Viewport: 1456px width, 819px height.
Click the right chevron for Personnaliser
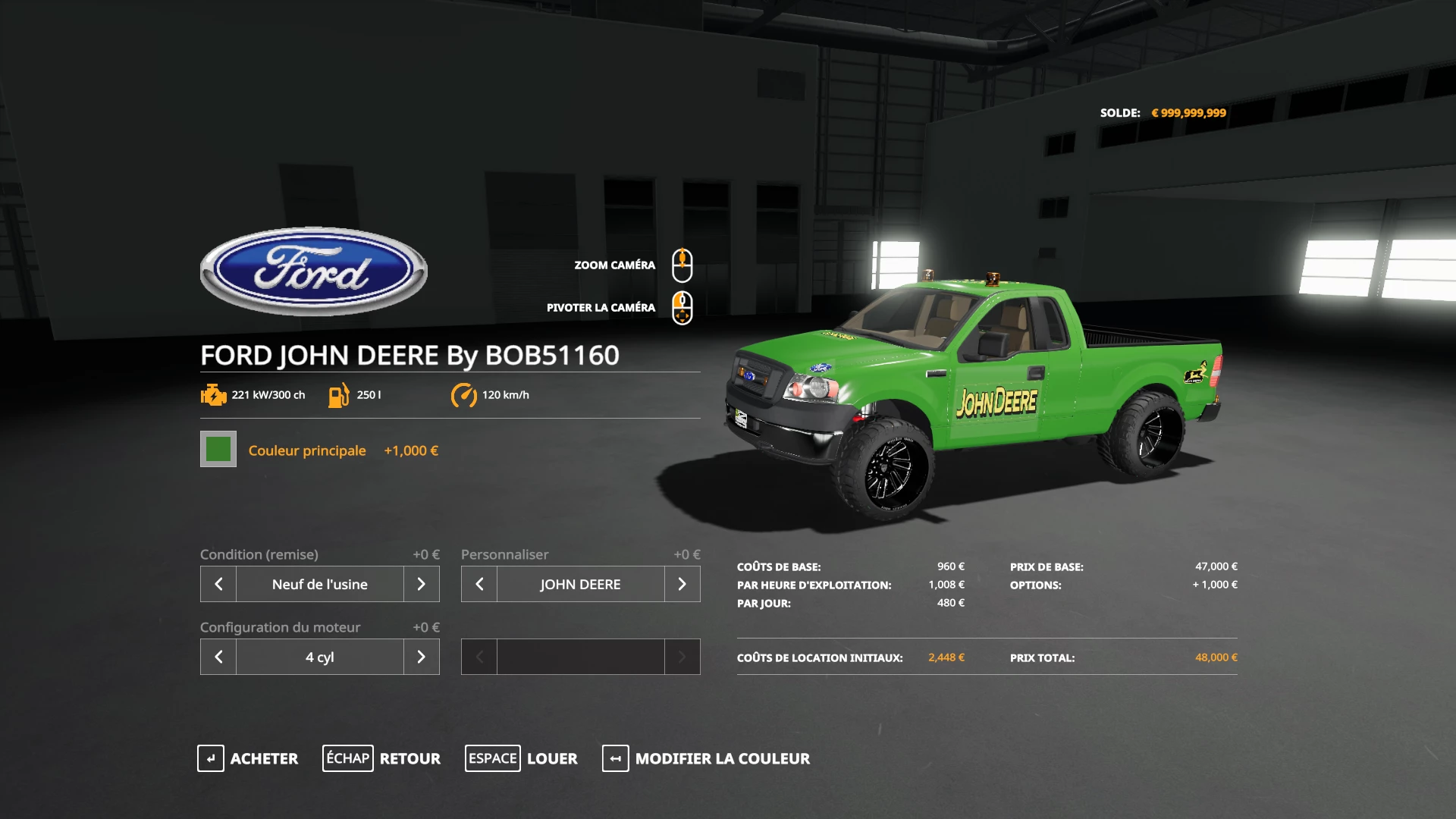pyautogui.click(x=682, y=584)
